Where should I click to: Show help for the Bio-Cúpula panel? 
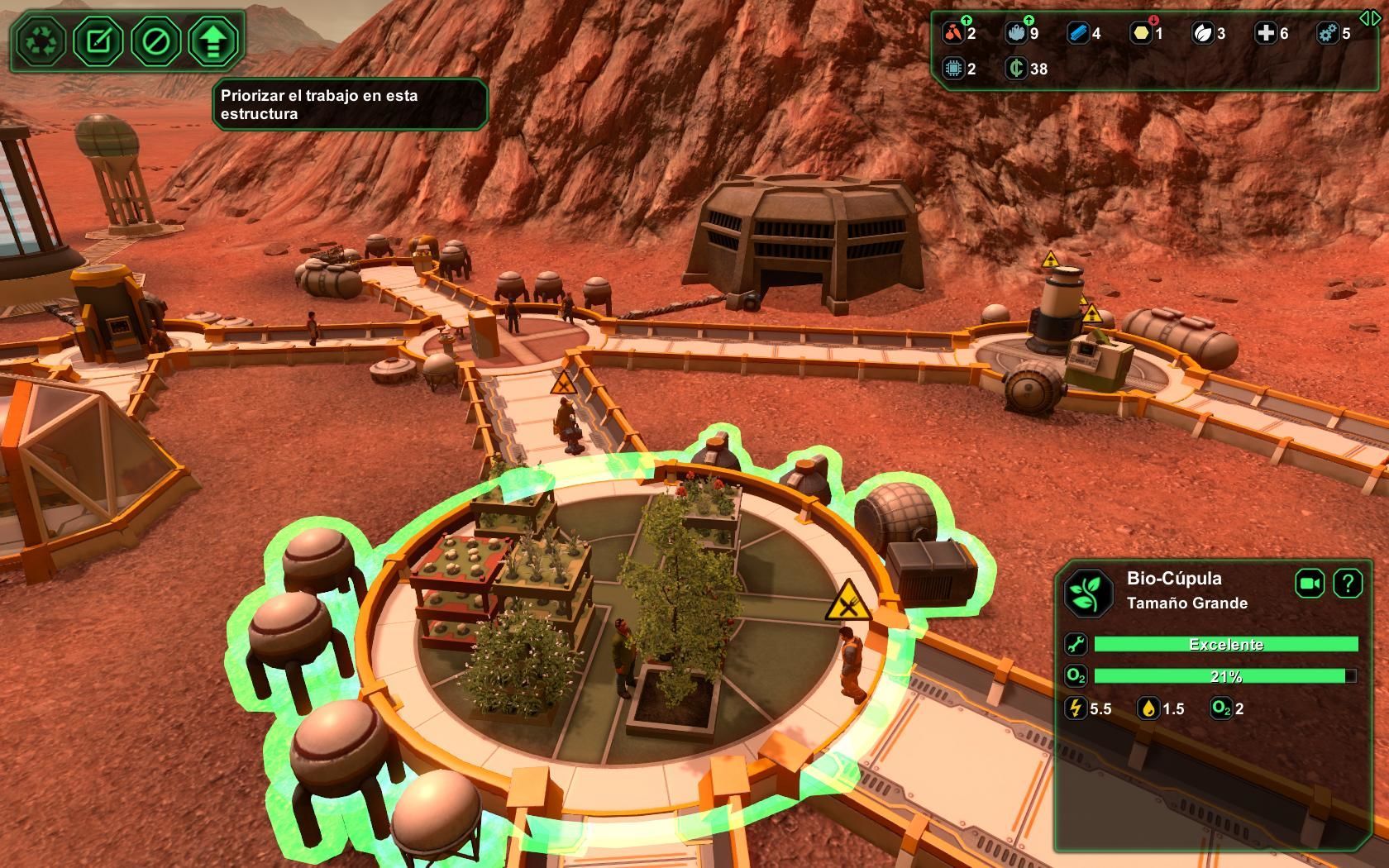pos(1348,584)
